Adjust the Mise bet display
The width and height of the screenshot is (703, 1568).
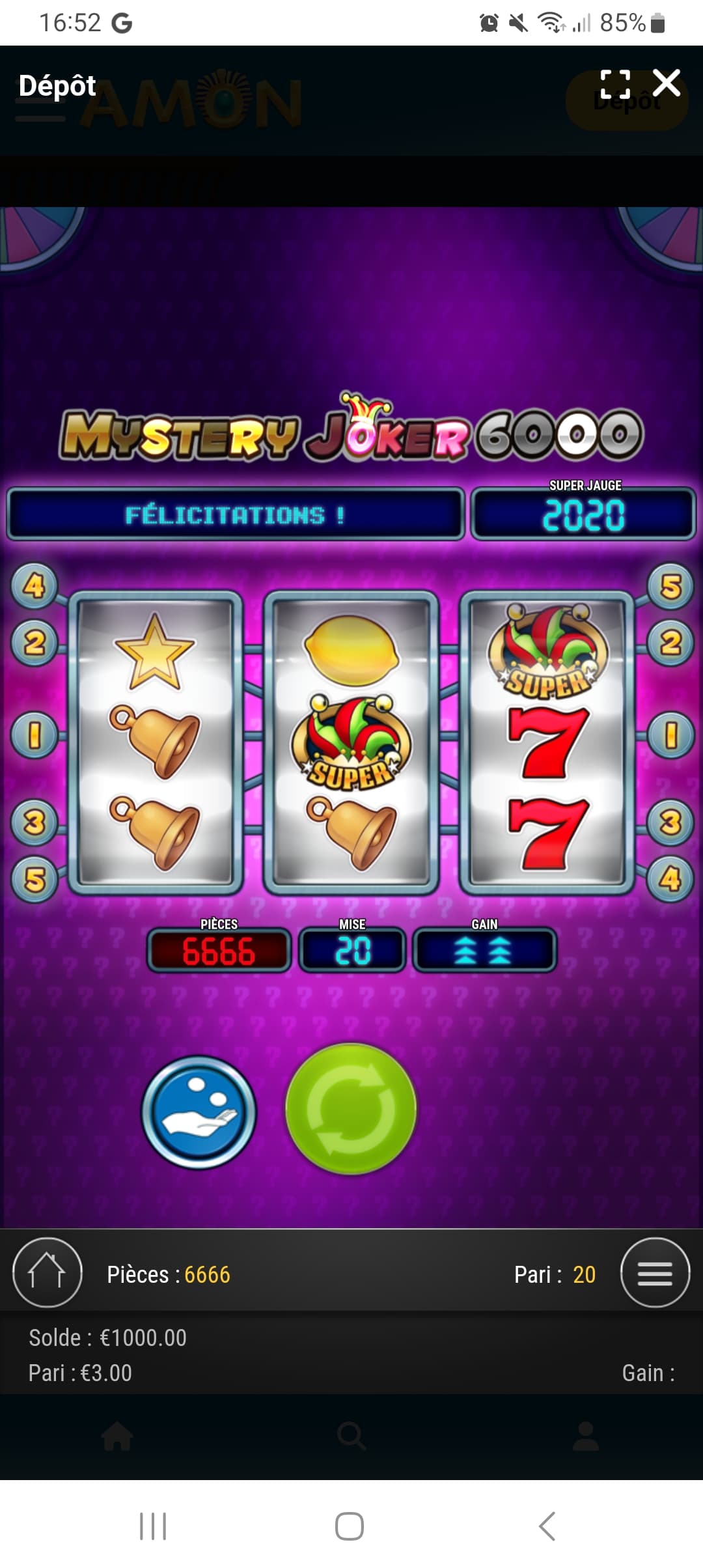[352, 950]
